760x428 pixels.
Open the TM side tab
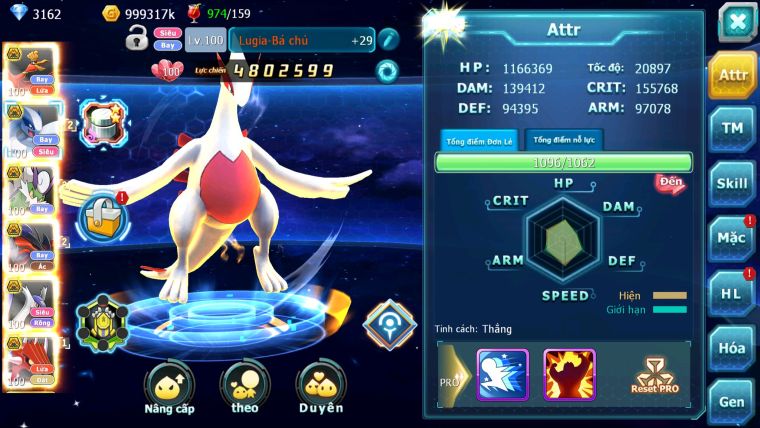pos(733,129)
